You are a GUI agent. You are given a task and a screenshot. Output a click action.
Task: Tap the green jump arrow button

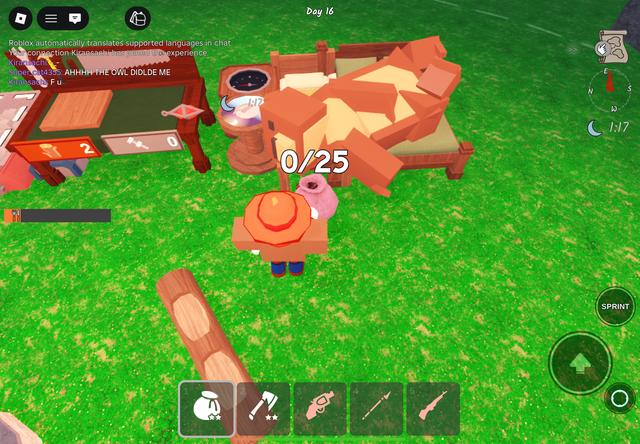580,363
